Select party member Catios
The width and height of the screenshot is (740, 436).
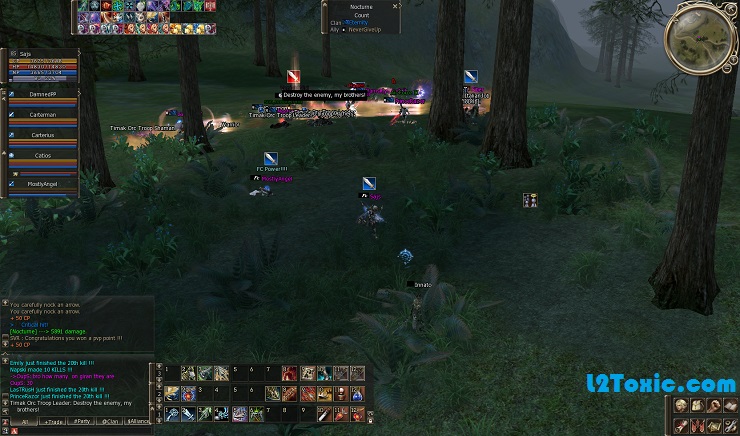click(x=44, y=156)
